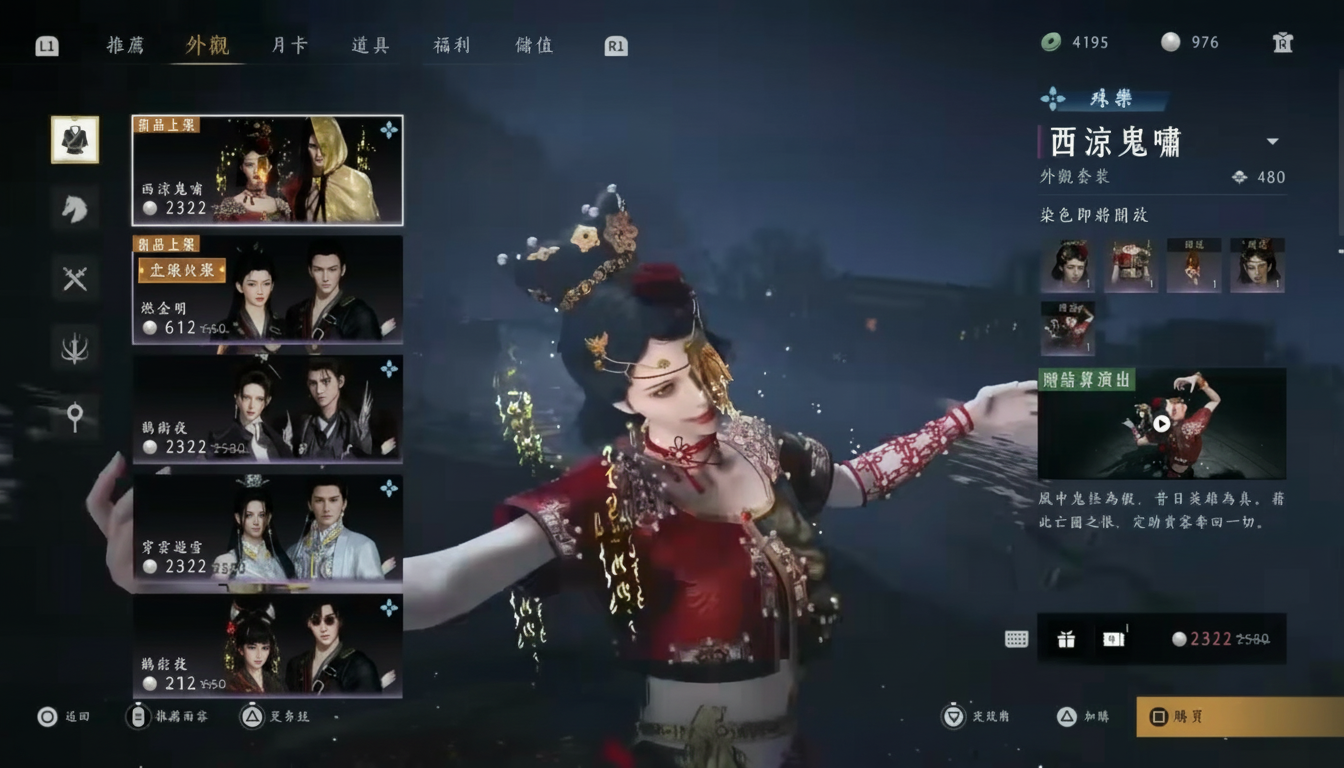Viewport: 1344px width, 768px height.
Task: Click the L1 shoulder button indicator
Action: (46, 45)
